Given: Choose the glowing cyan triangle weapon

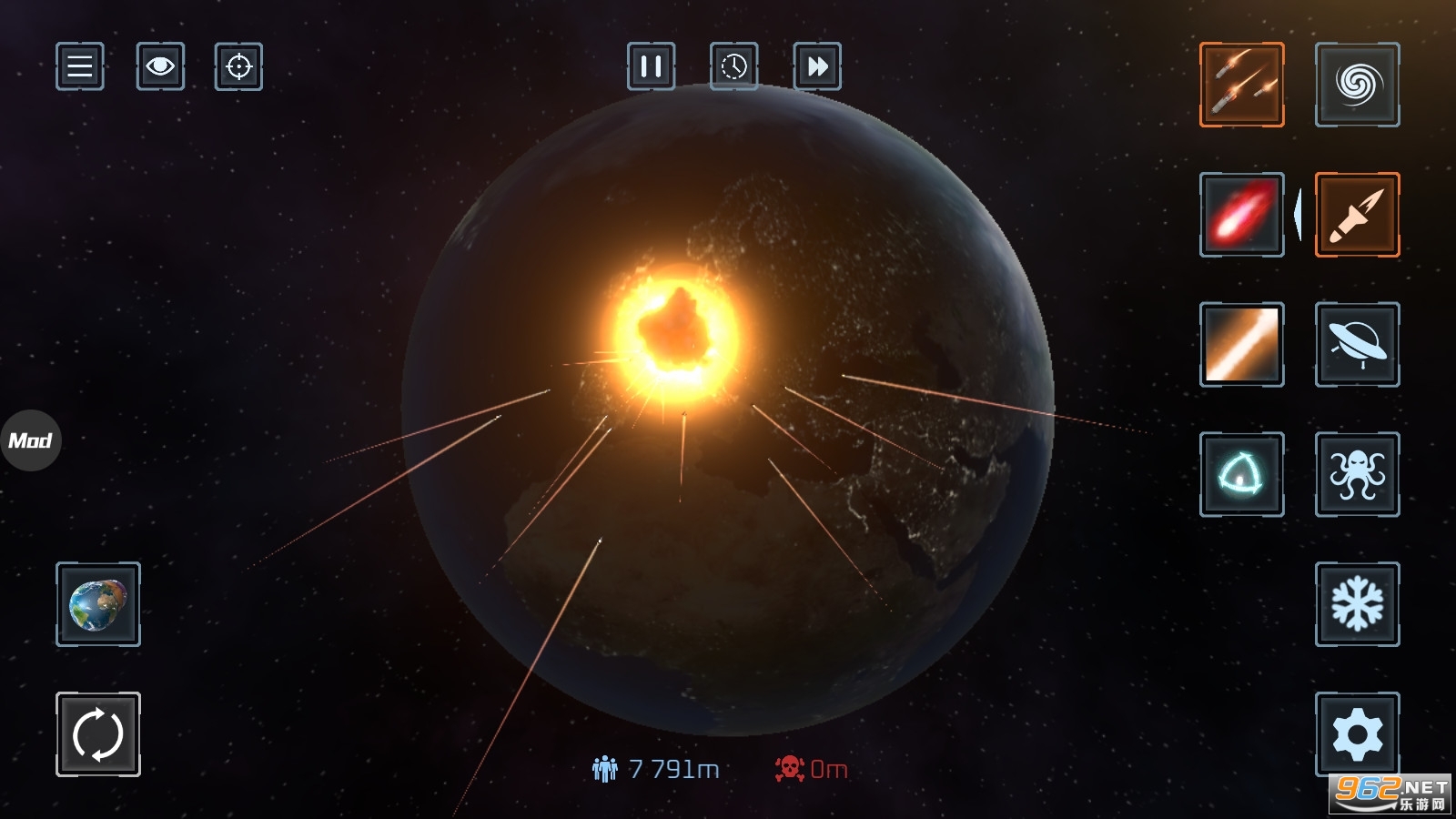Looking at the screenshot, I should [x=1241, y=474].
